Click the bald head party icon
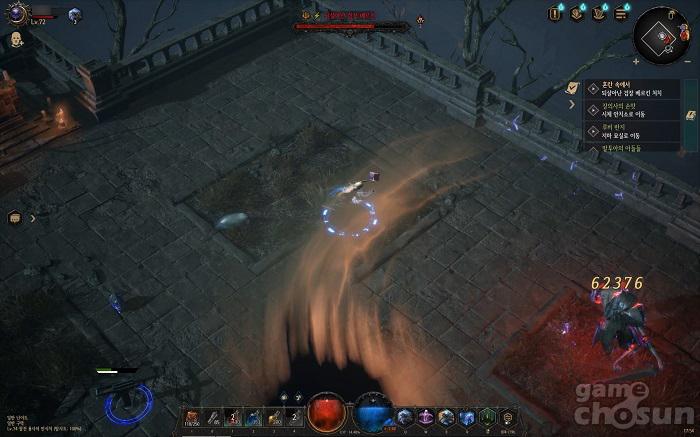 (16, 40)
